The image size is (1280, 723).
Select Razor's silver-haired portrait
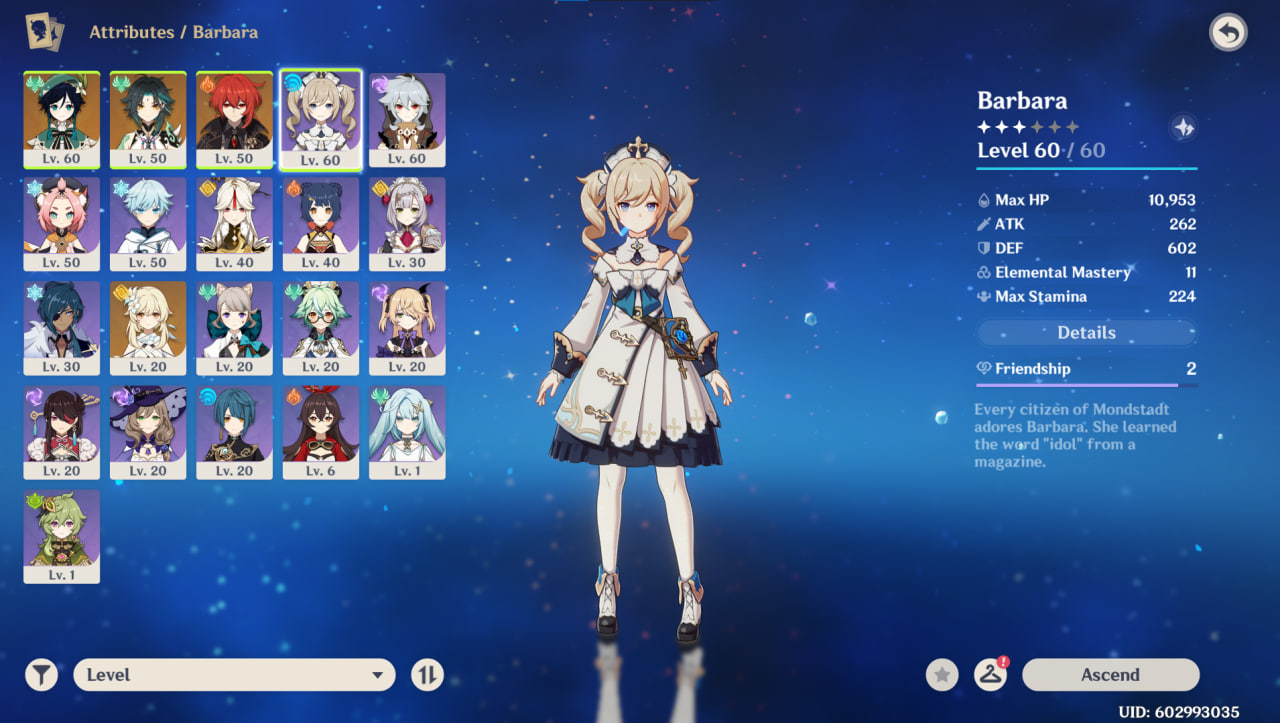click(407, 119)
